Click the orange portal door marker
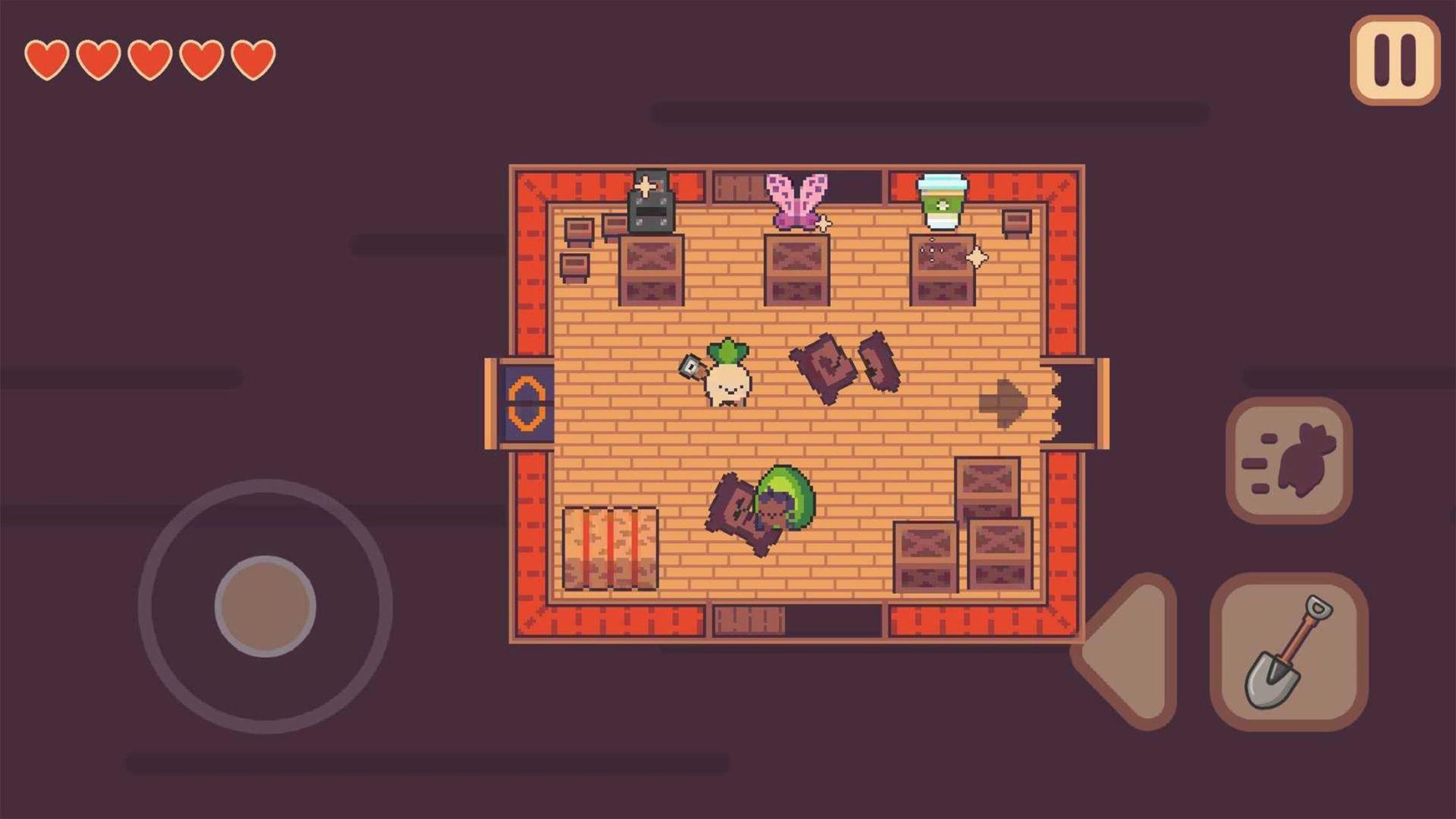Screen dimensions: 1456x819 point(528,402)
